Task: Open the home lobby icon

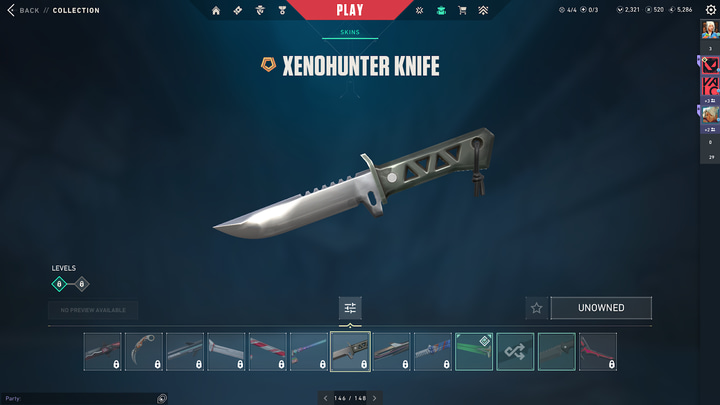Action: click(216, 10)
